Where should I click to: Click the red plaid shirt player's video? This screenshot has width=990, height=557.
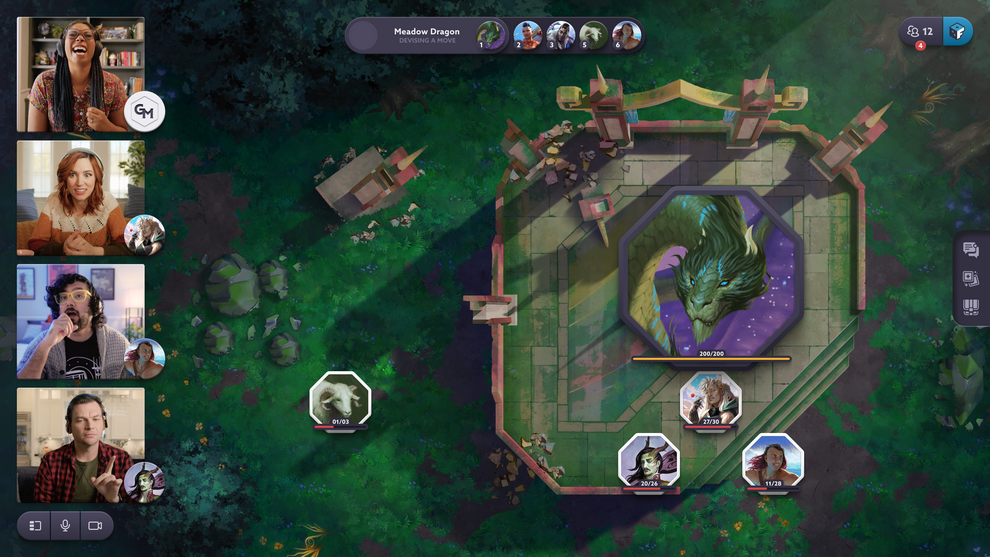(80, 445)
